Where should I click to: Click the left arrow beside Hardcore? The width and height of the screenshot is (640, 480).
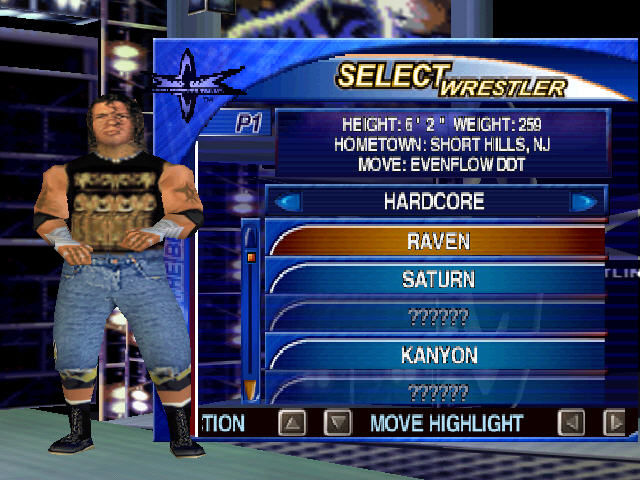288,202
